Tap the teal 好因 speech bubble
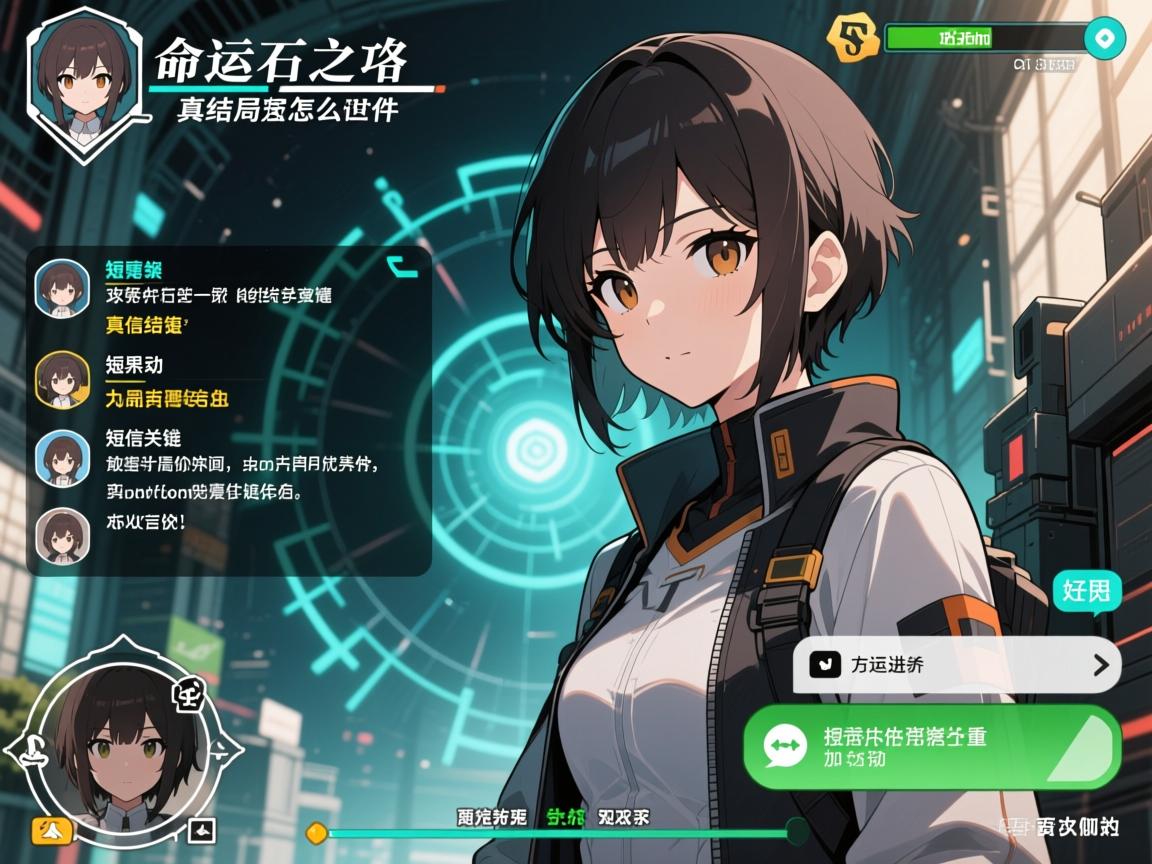 [1086, 591]
